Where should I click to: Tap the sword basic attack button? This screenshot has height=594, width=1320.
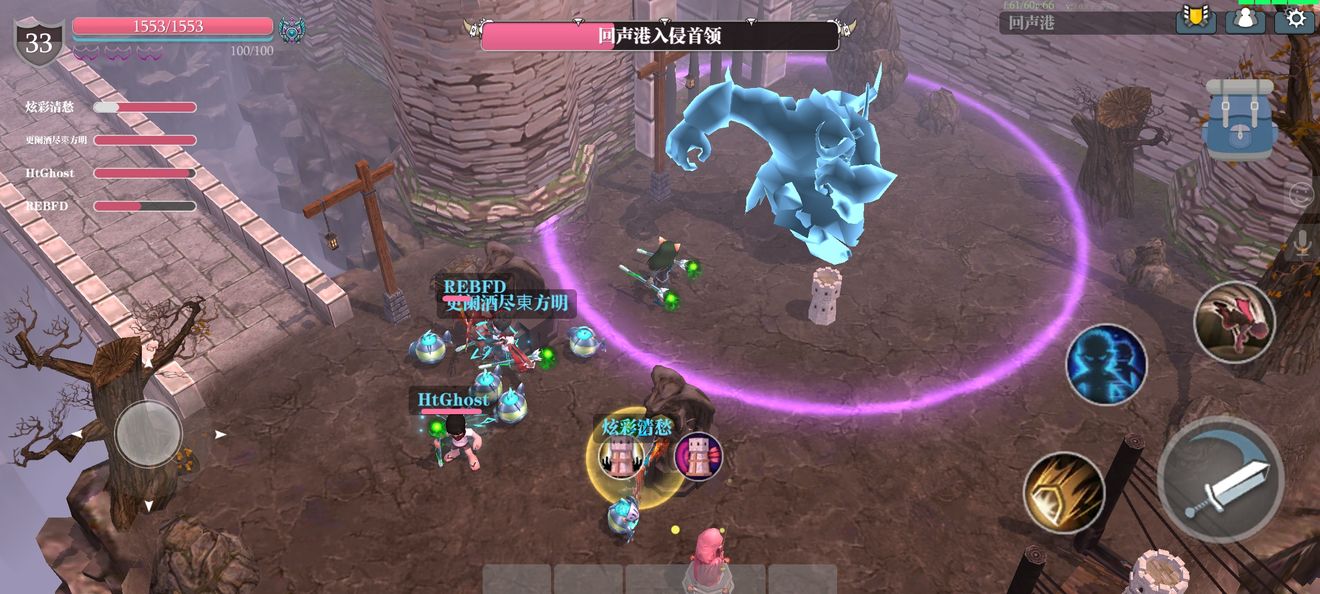coord(1220,479)
